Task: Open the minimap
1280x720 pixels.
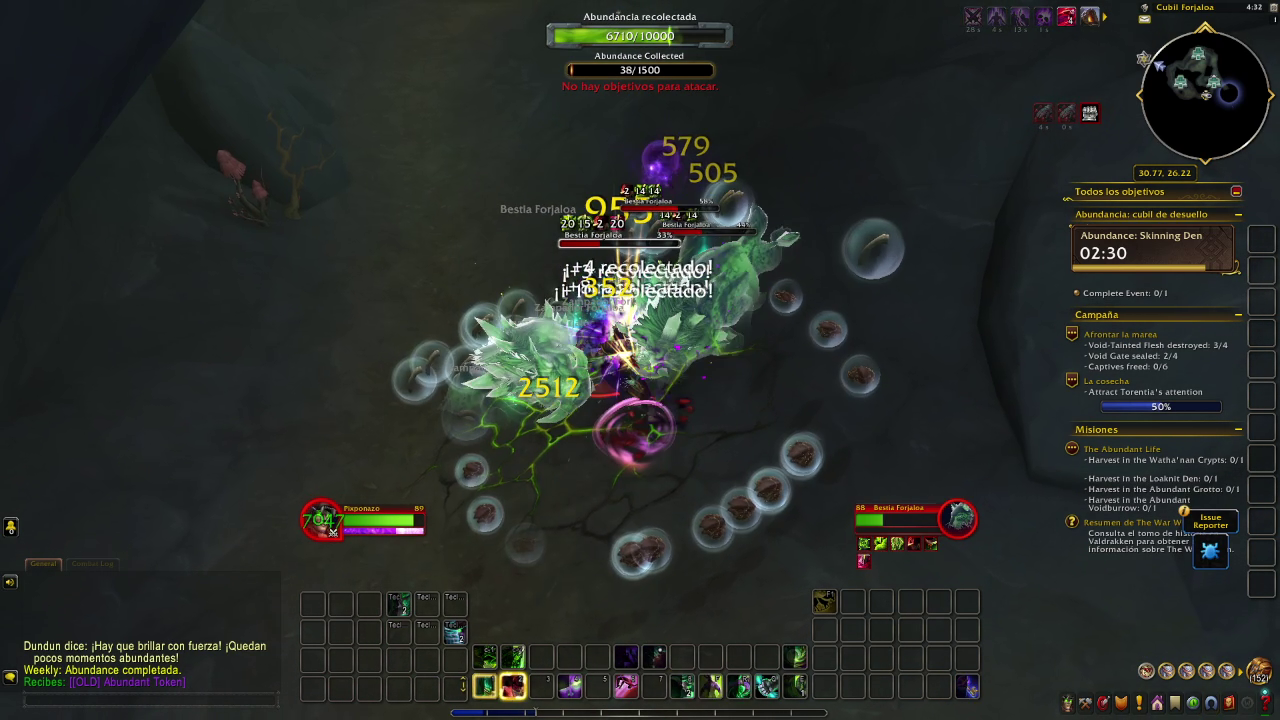Action: (x=1204, y=95)
